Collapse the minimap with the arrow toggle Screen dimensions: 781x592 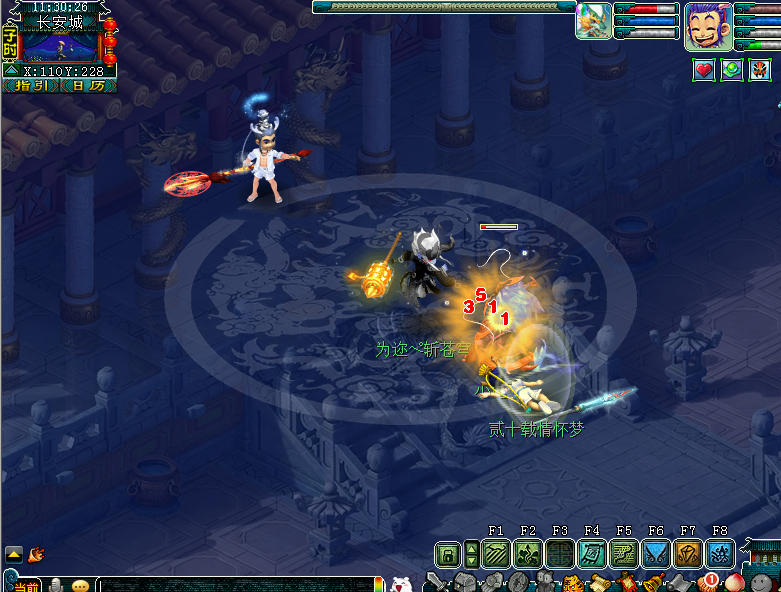(x=10, y=71)
